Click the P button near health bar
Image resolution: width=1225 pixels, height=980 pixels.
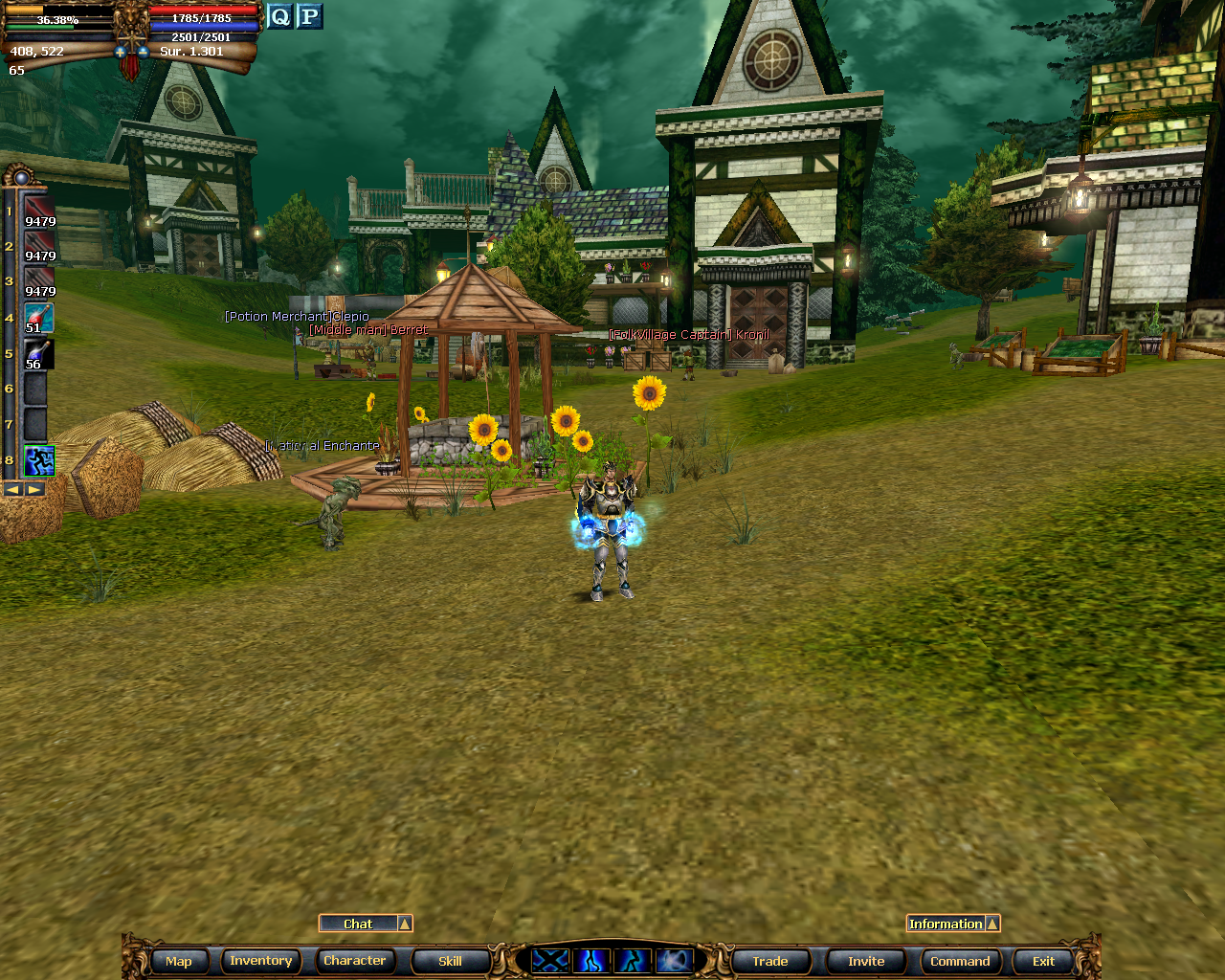(309, 16)
